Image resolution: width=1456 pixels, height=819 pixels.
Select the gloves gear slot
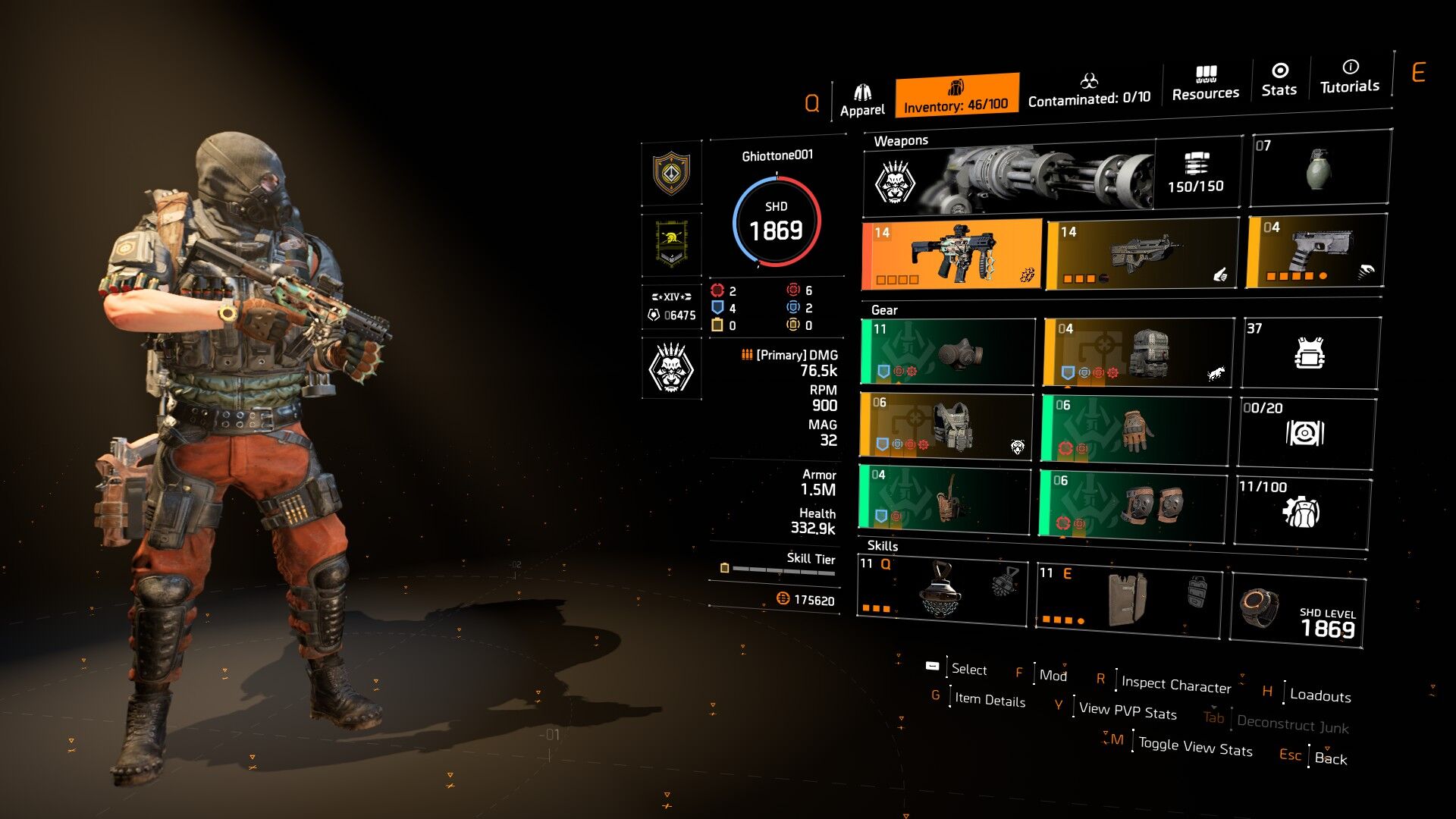[1134, 428]
